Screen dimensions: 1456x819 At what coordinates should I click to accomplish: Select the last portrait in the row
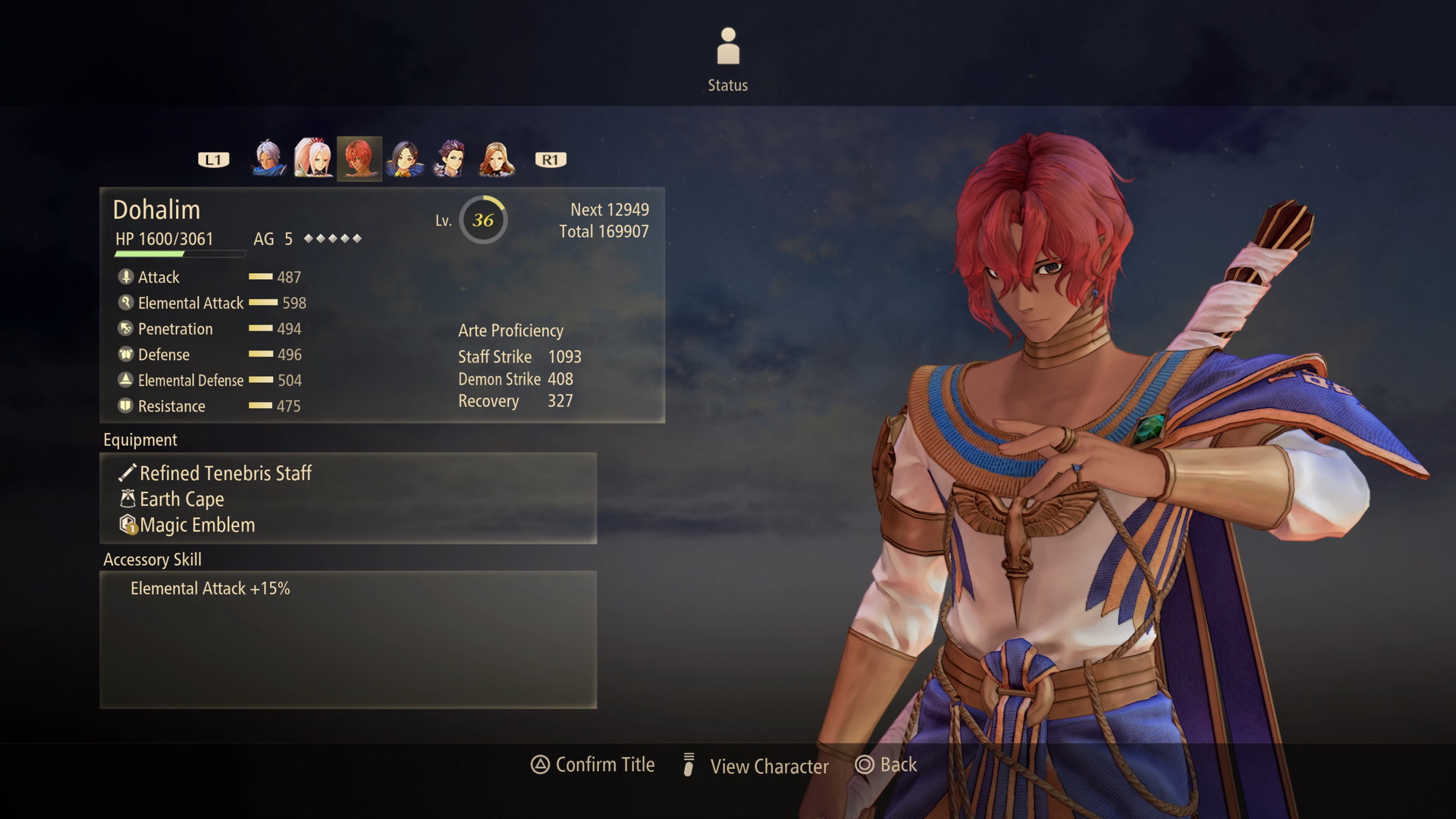click(497, 157)
